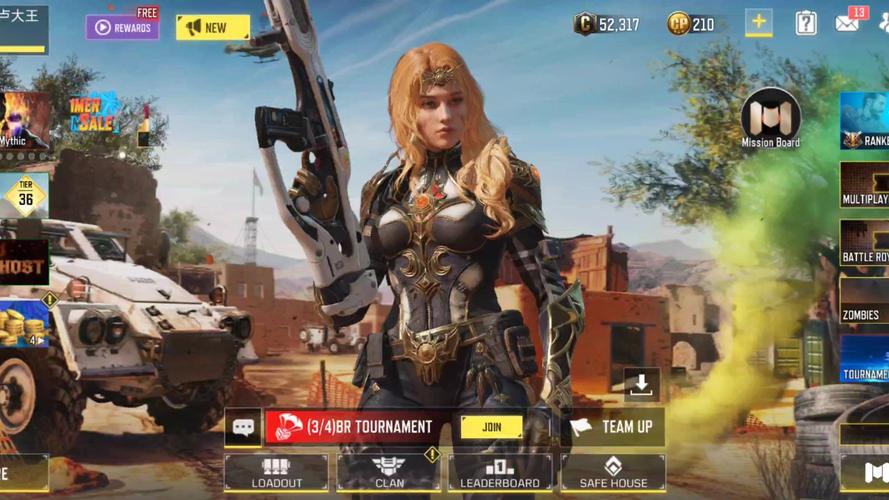Click the download icon button
Image resolution: width=889 pixels, height=500 pixels.
[642, 383]
